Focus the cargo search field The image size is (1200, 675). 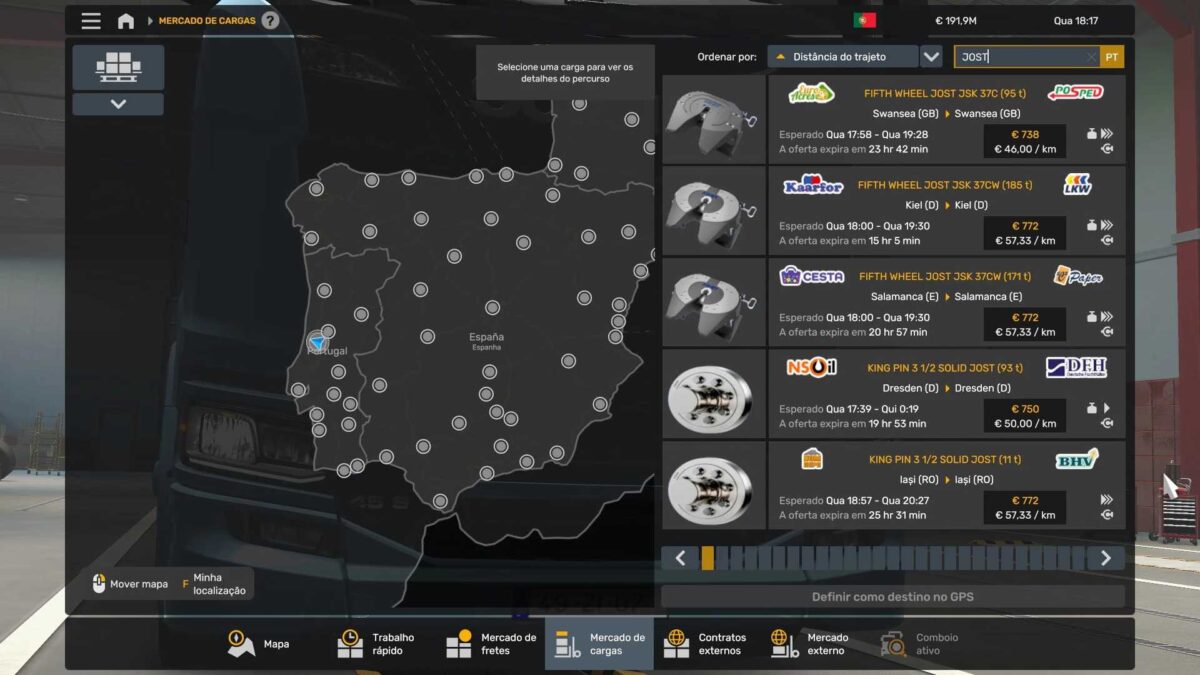pyautogui.click(x=1020, y=58)
